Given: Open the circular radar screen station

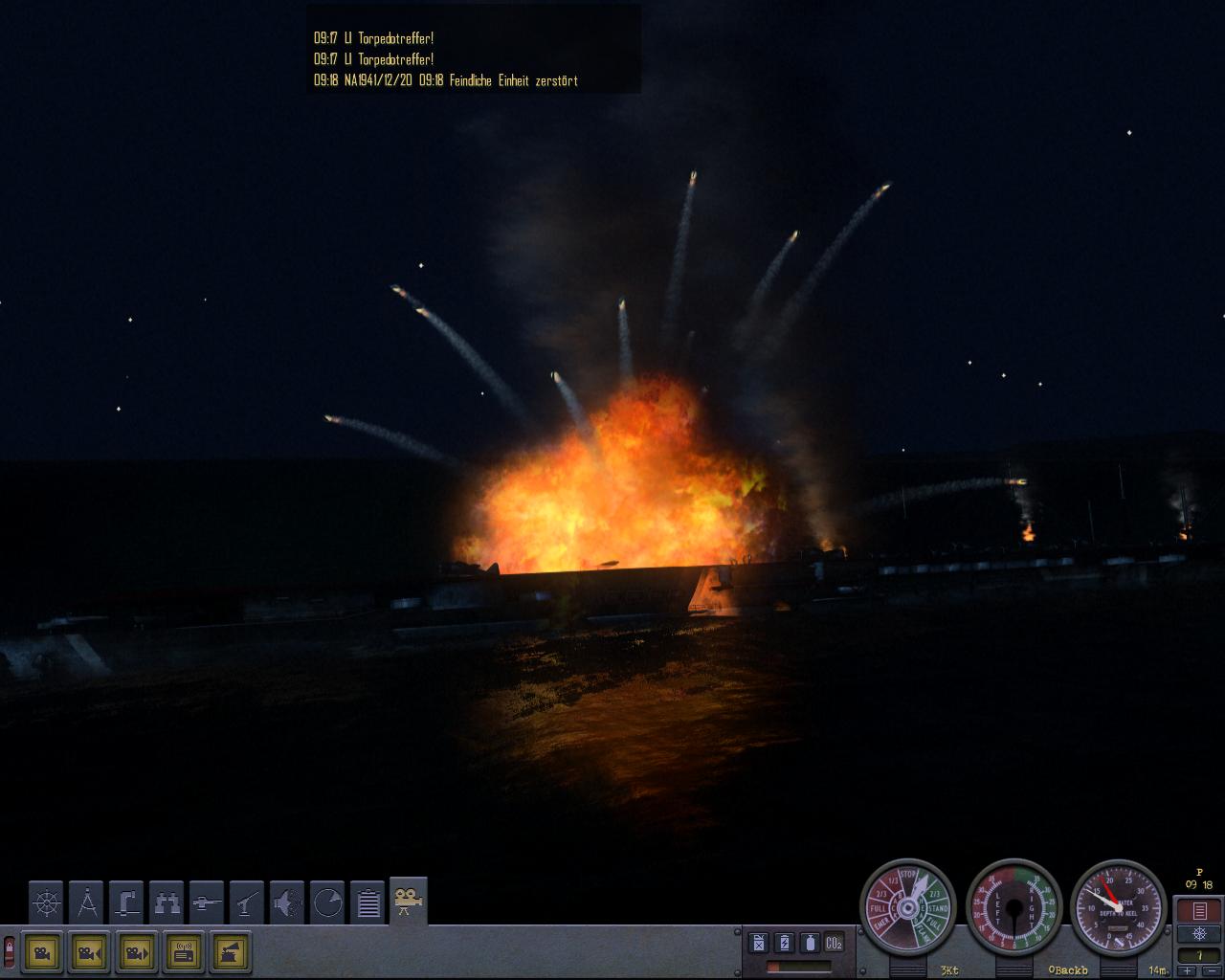Looking at the screenshot, I should tap(327, 902).
